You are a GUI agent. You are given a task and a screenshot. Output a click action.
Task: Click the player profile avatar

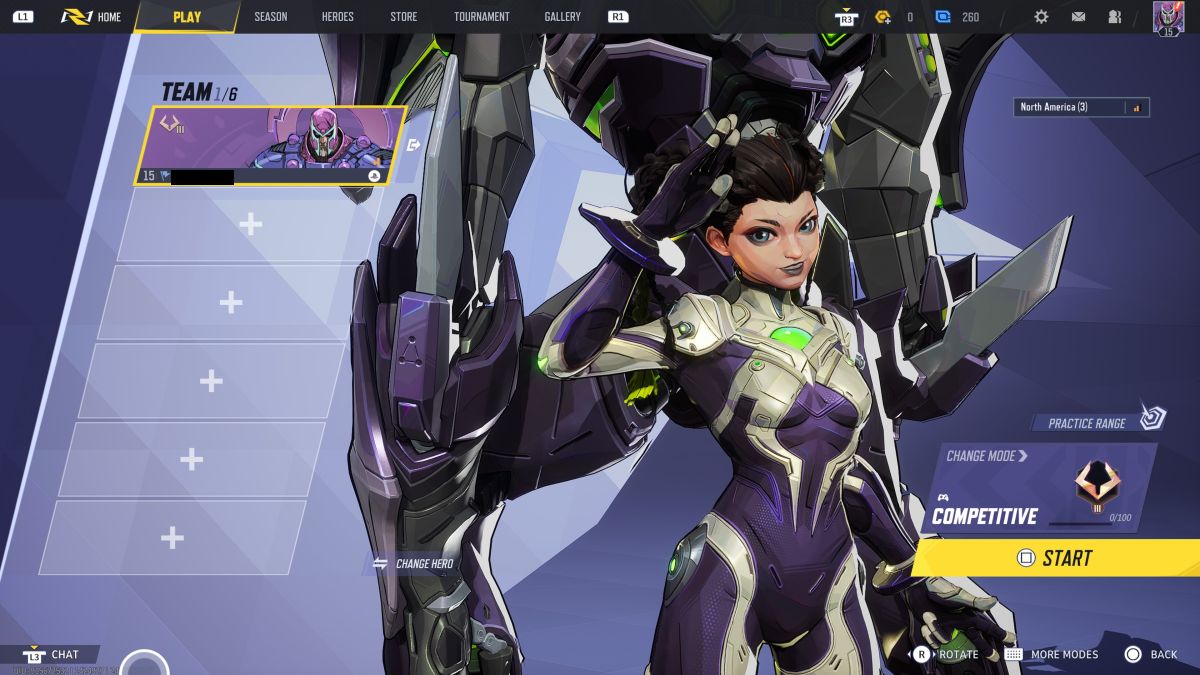[1168, 17]
